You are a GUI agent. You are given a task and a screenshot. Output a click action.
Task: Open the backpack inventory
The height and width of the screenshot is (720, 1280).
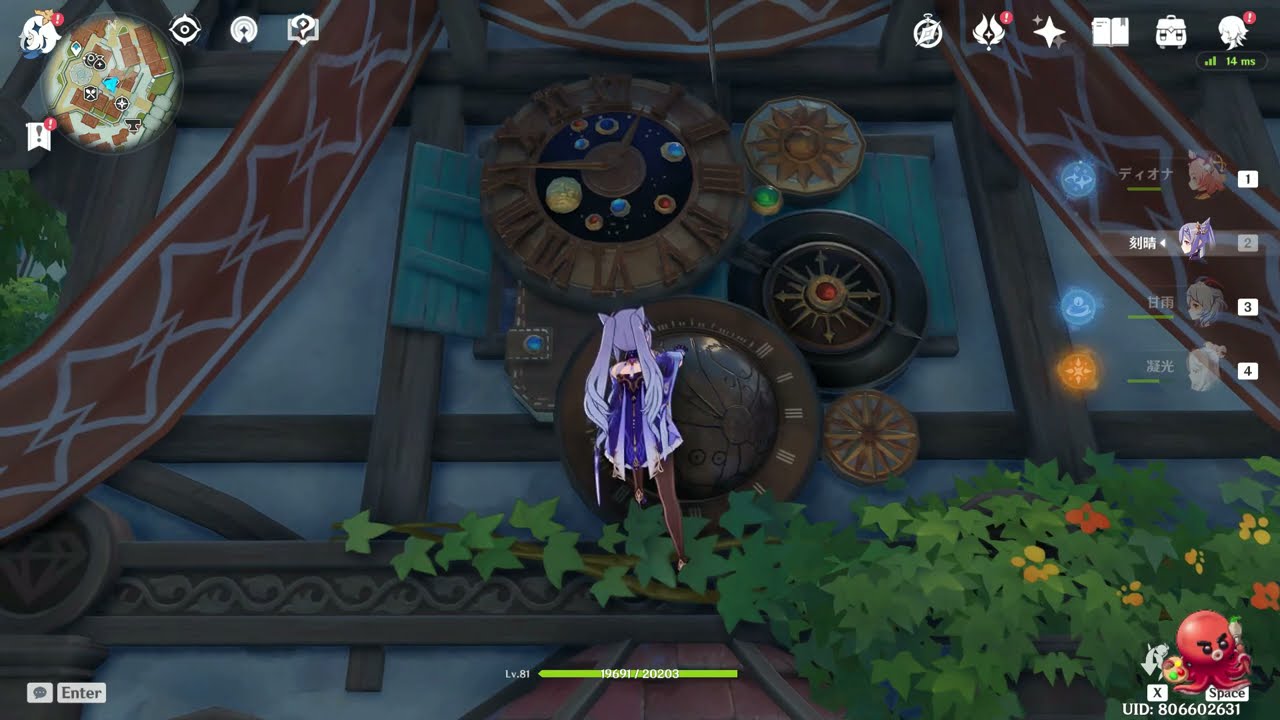tap(1170, 32)
